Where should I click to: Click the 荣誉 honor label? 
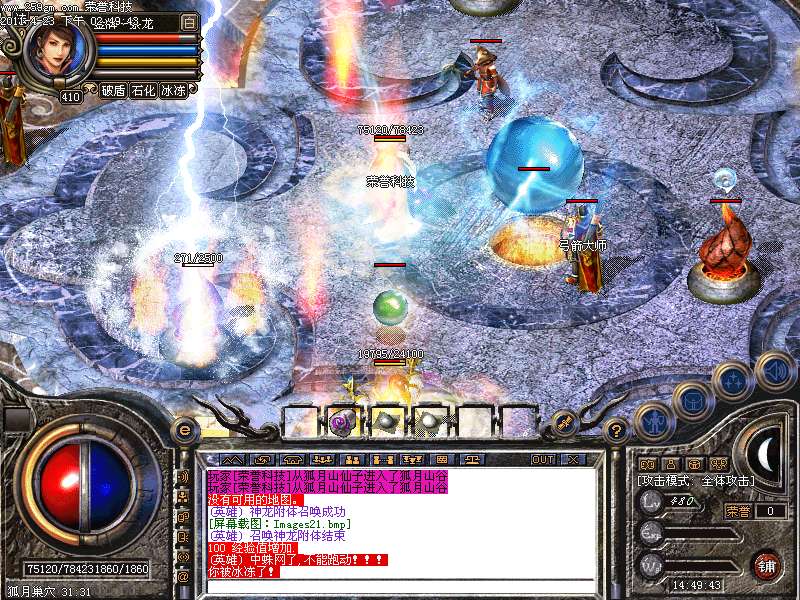[x=736, y=510]
